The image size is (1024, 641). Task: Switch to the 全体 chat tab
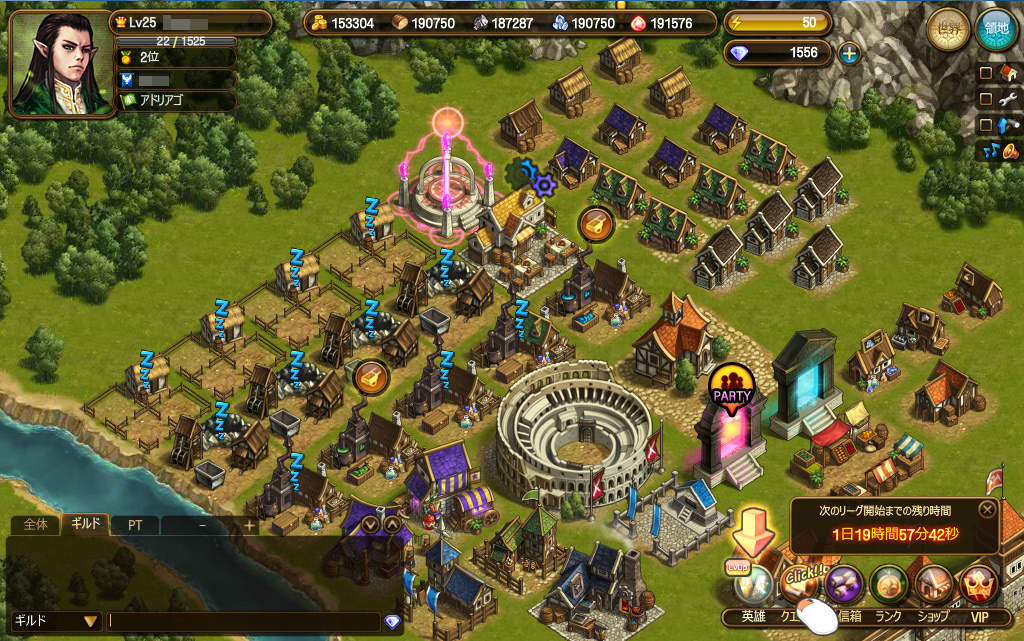(34, 524)
